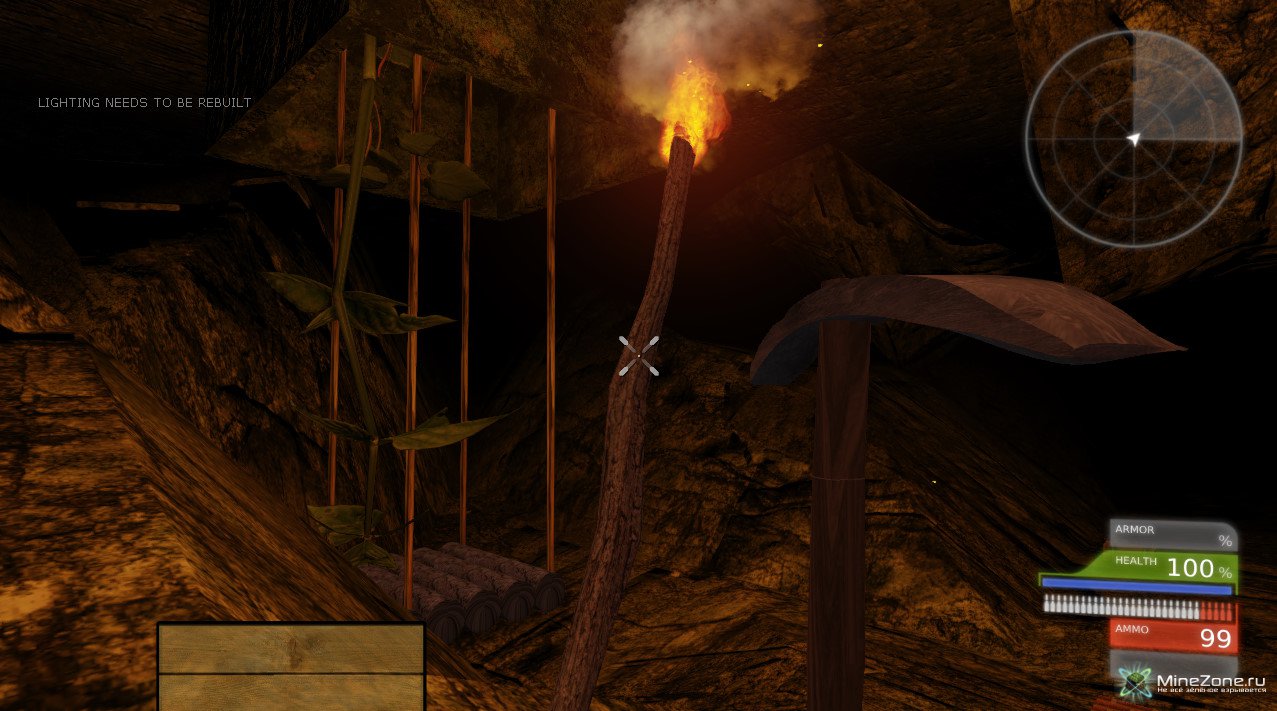Select the wooden plank inventory slot
Image resolution: width=1277 pixels, height=711 pixels.
tap(291, 666)
